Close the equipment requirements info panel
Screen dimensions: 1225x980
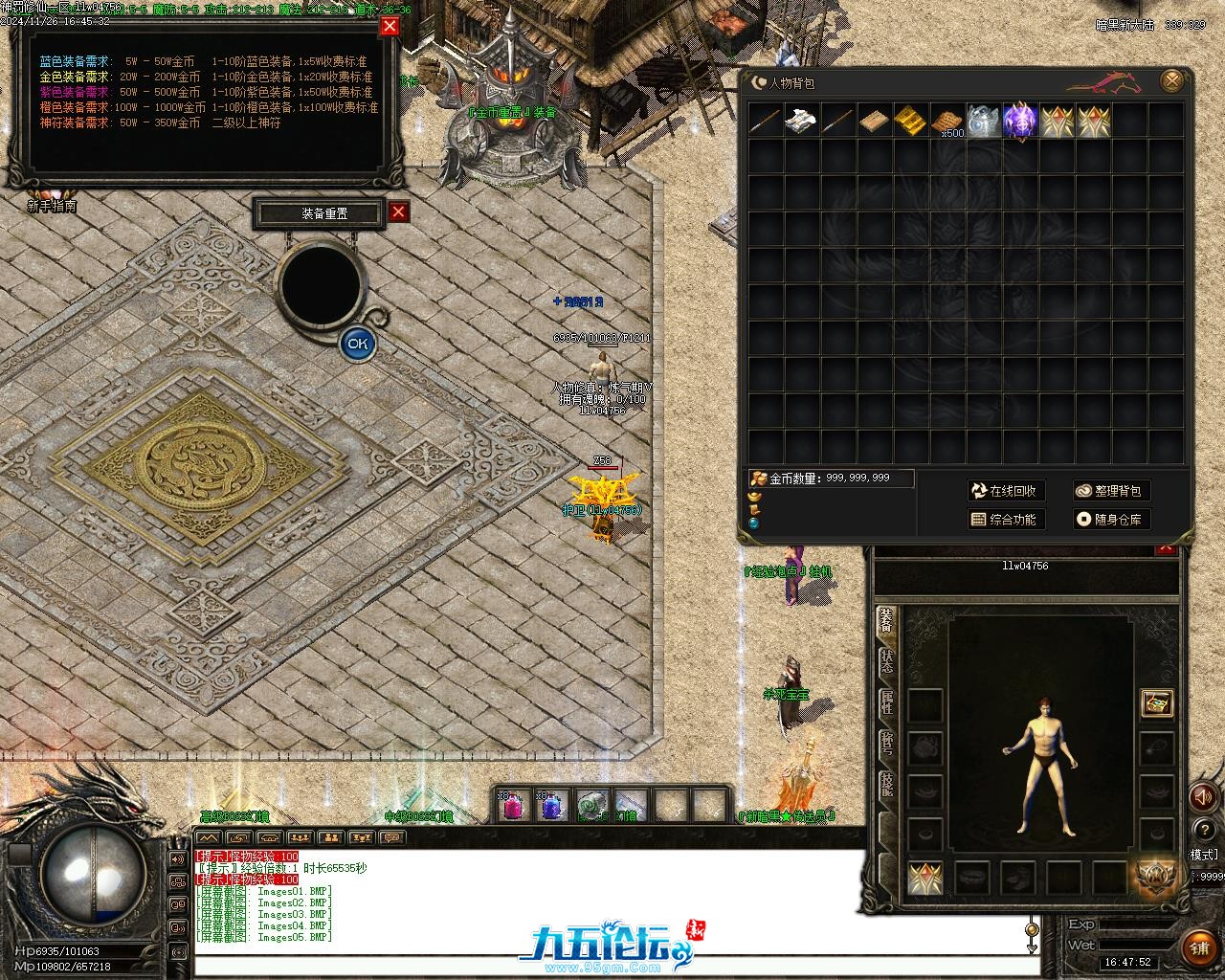[x=390, y=26]
